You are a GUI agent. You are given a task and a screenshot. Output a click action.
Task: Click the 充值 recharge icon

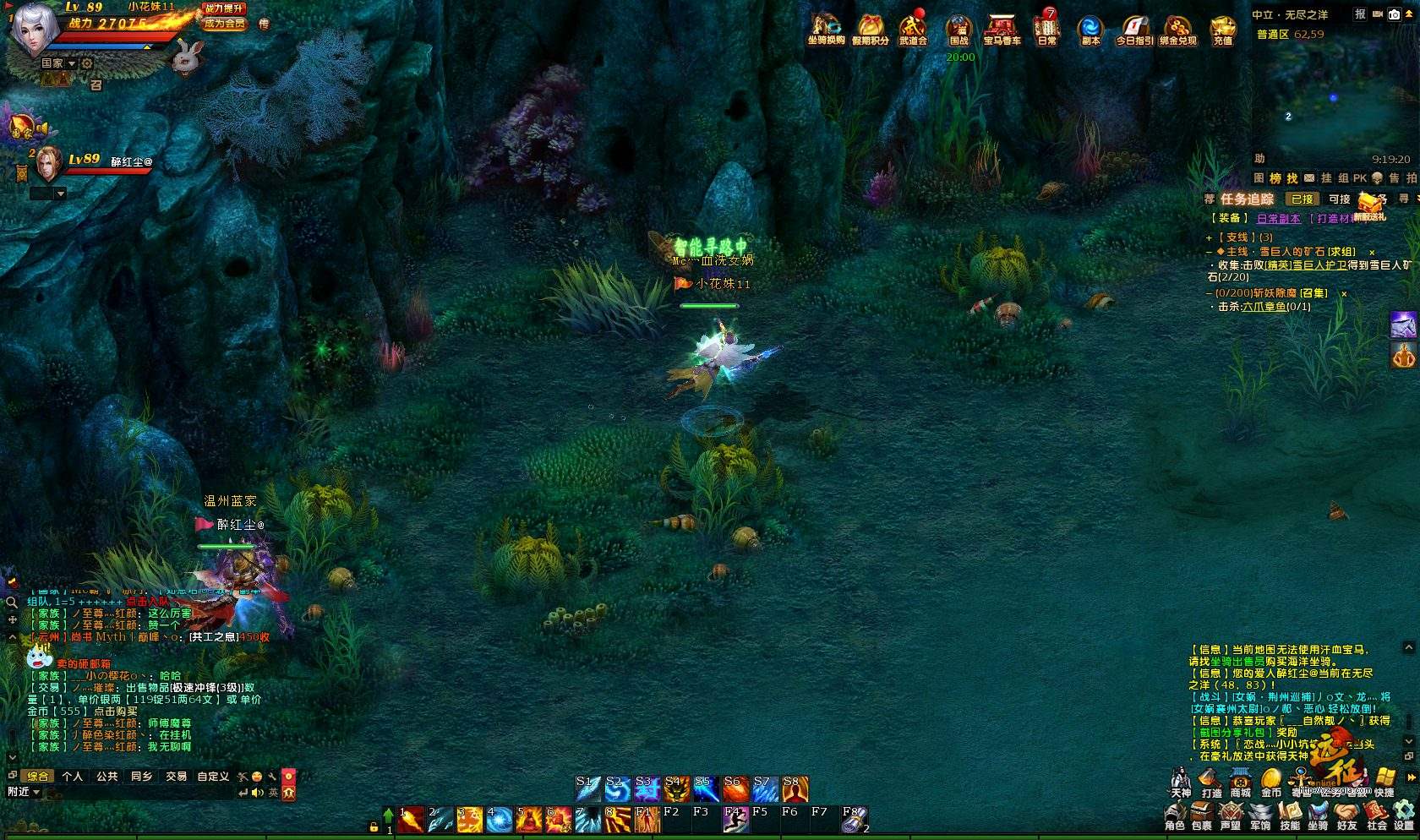(1222, 29)
